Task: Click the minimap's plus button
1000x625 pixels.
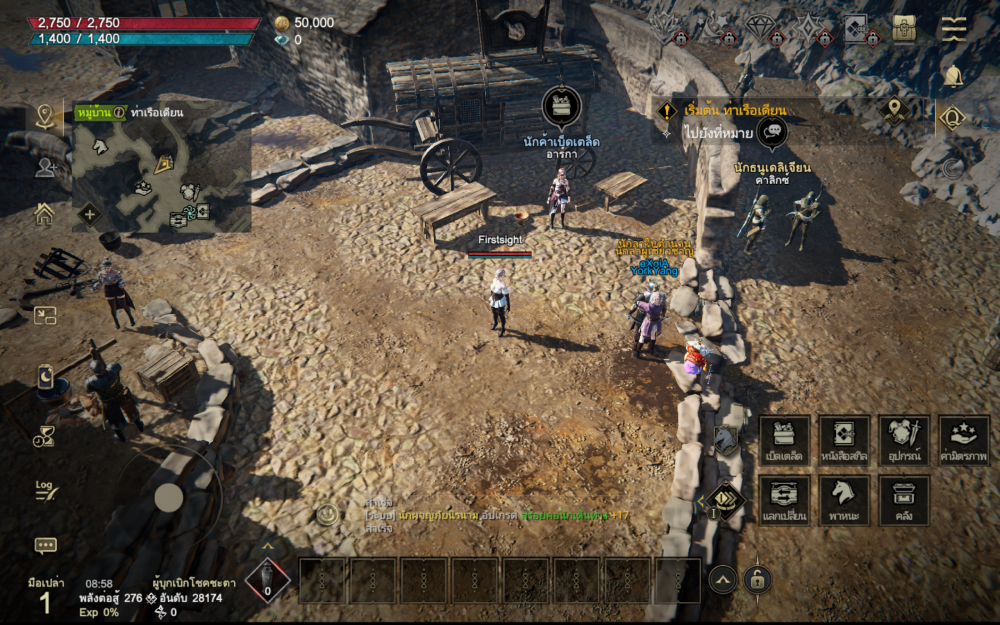Action: click(89, 213)
